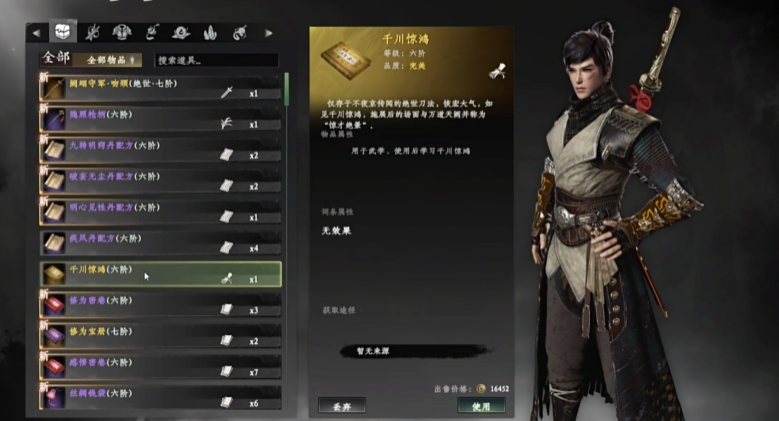This screenshot has height=421, width=779.
Task: Focus the 搜索道具 search field
Action: (x=215, y=60)
